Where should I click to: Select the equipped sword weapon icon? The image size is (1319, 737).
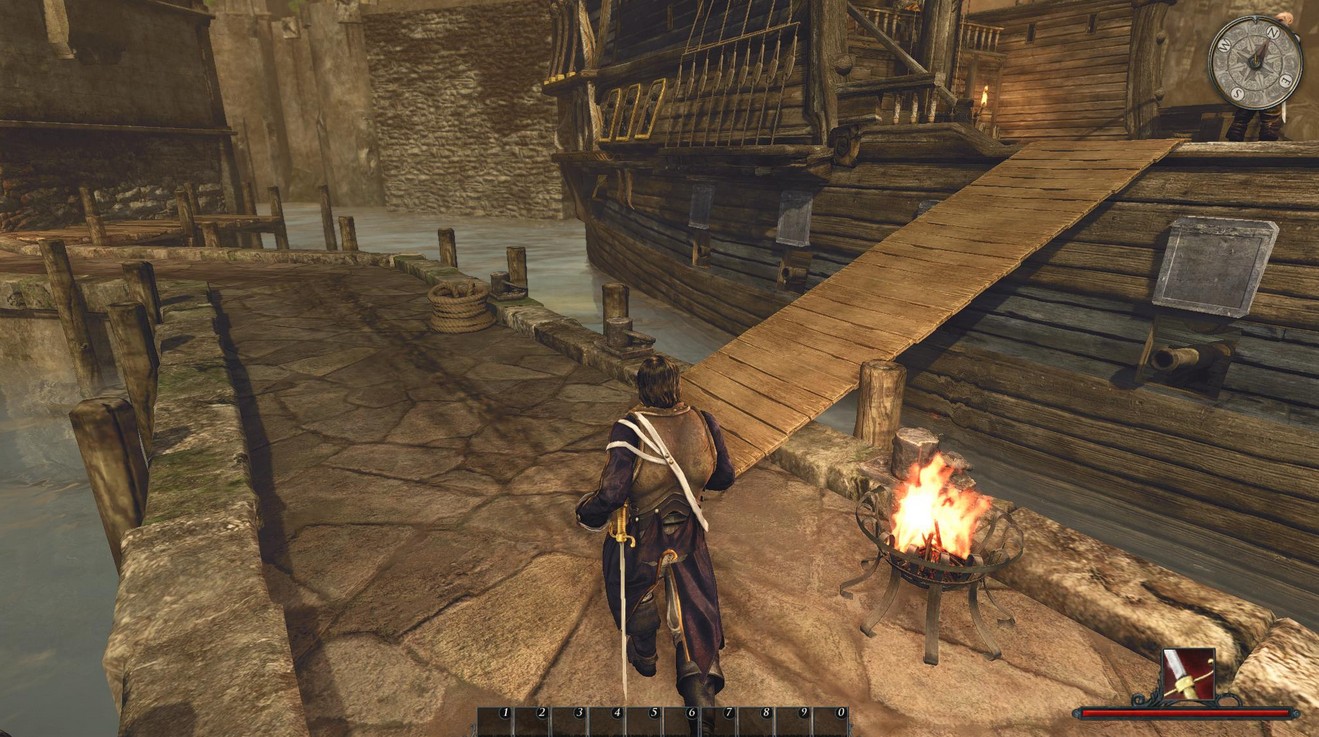[x=1189, y=675]
